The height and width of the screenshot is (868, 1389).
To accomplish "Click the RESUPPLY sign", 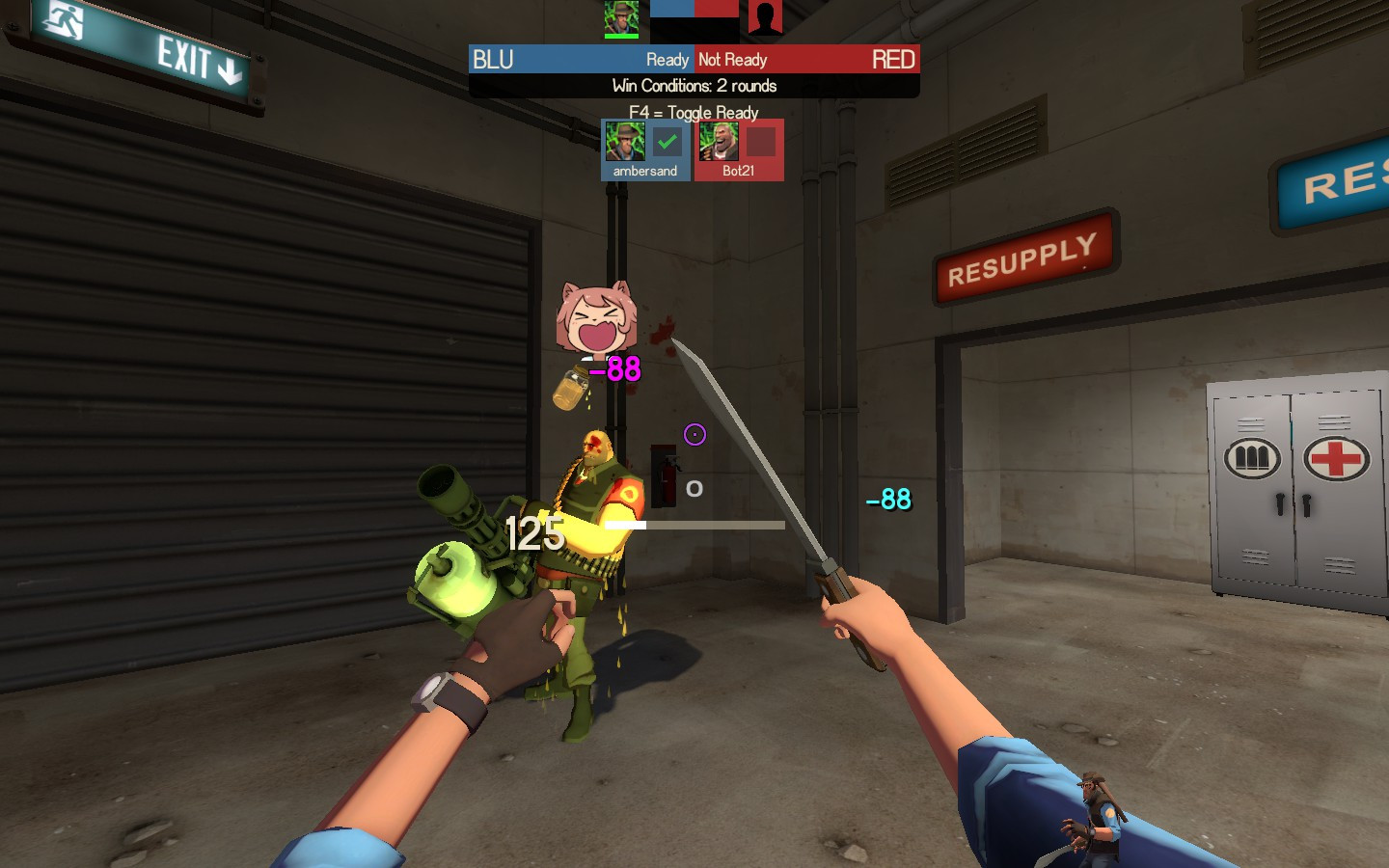I will (1025, 254).
